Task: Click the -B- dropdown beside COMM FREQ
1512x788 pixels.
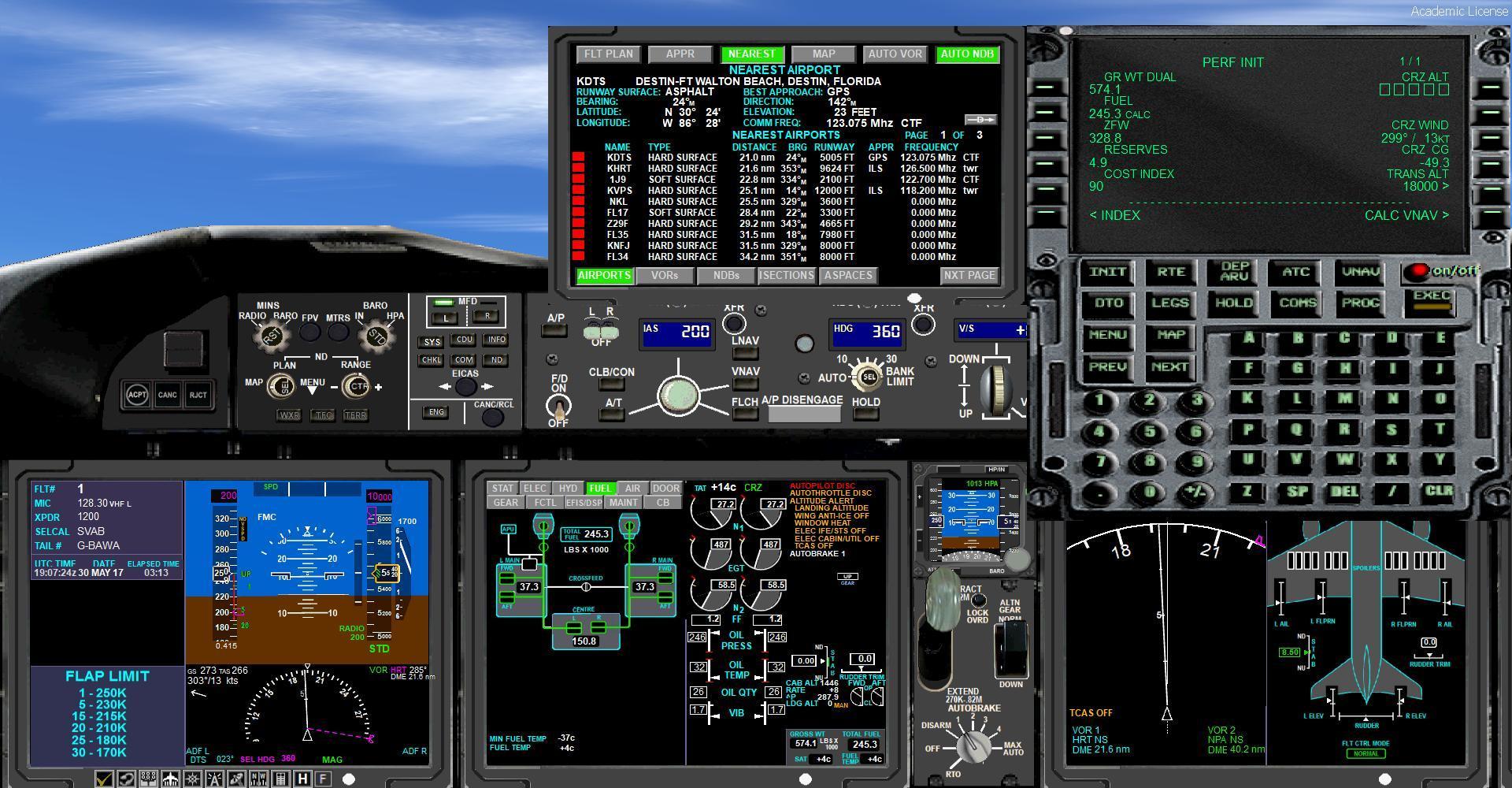Action: coord(979,120)
